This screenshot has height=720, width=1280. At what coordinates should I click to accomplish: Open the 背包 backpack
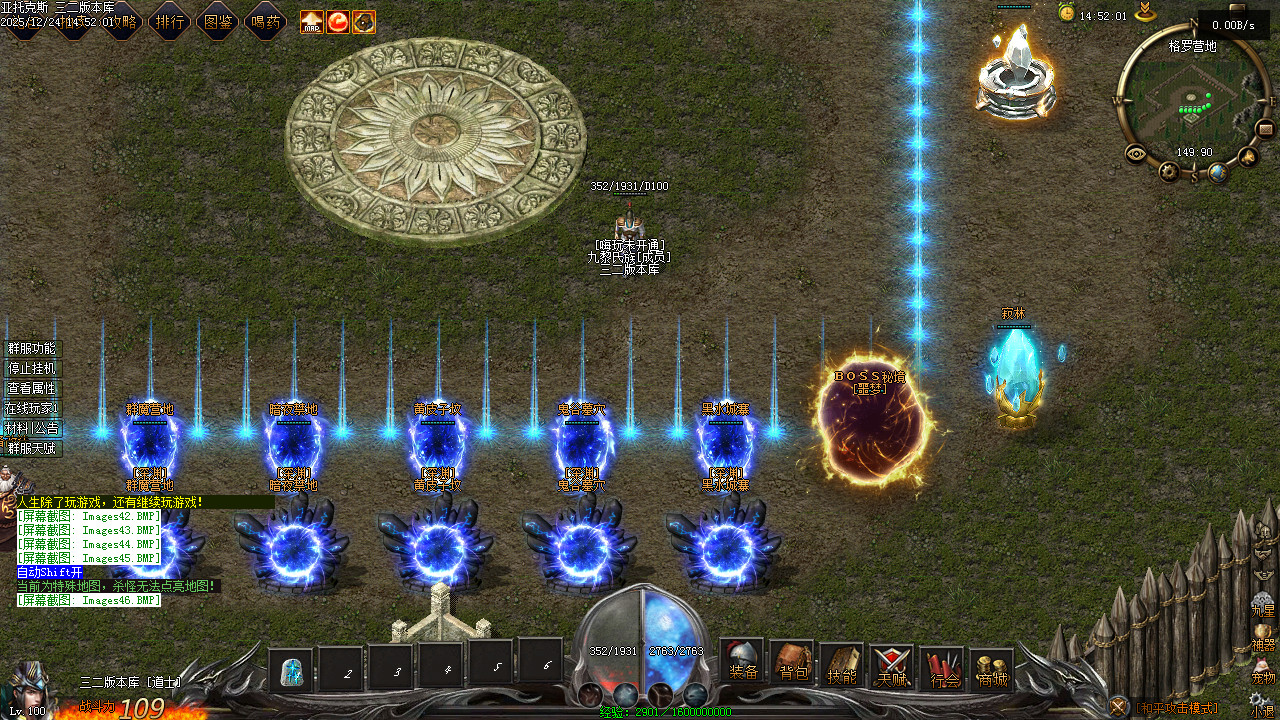(792, 664)
